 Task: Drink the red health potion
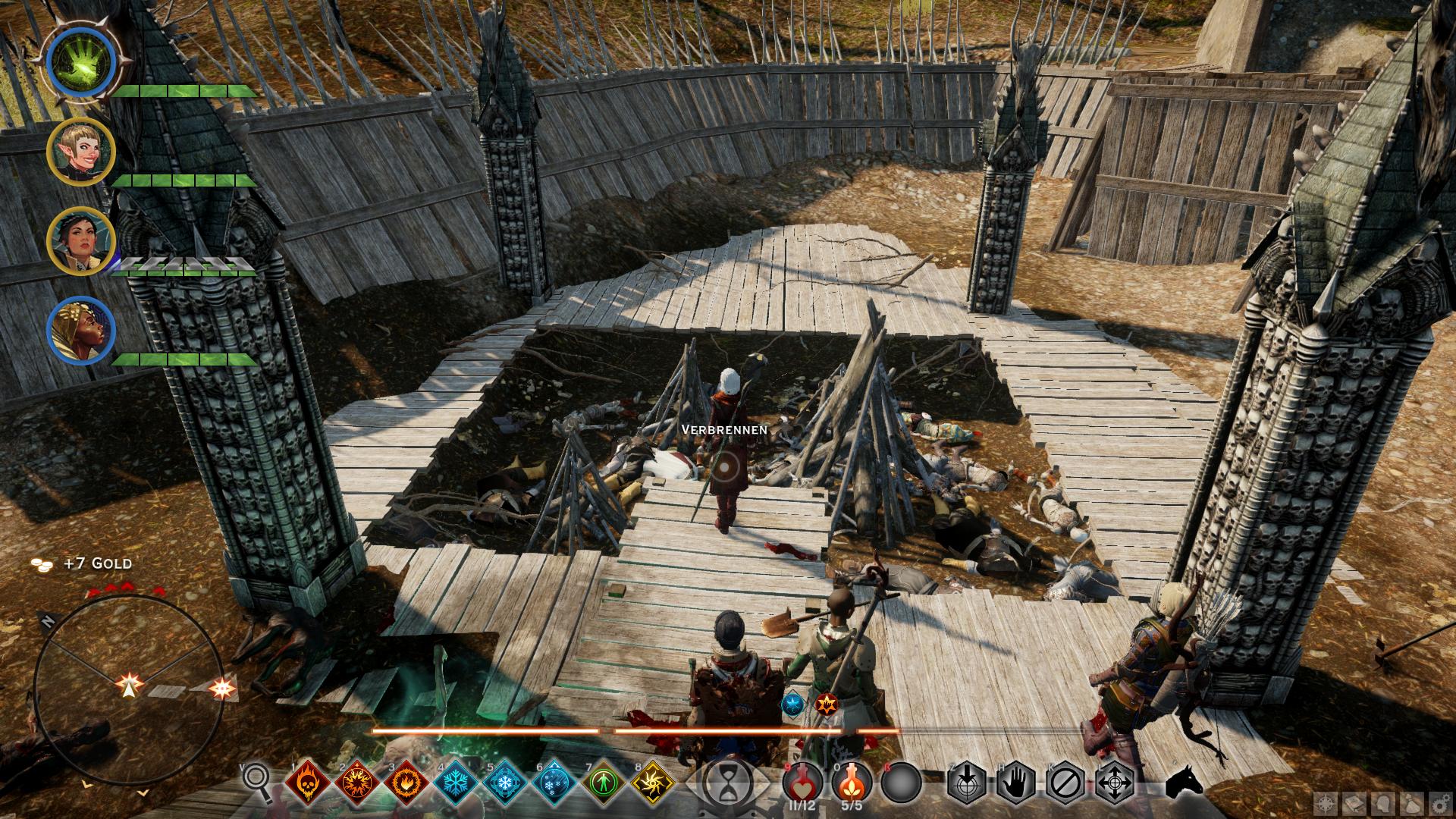pyautogui.click(x=803, y=782)
